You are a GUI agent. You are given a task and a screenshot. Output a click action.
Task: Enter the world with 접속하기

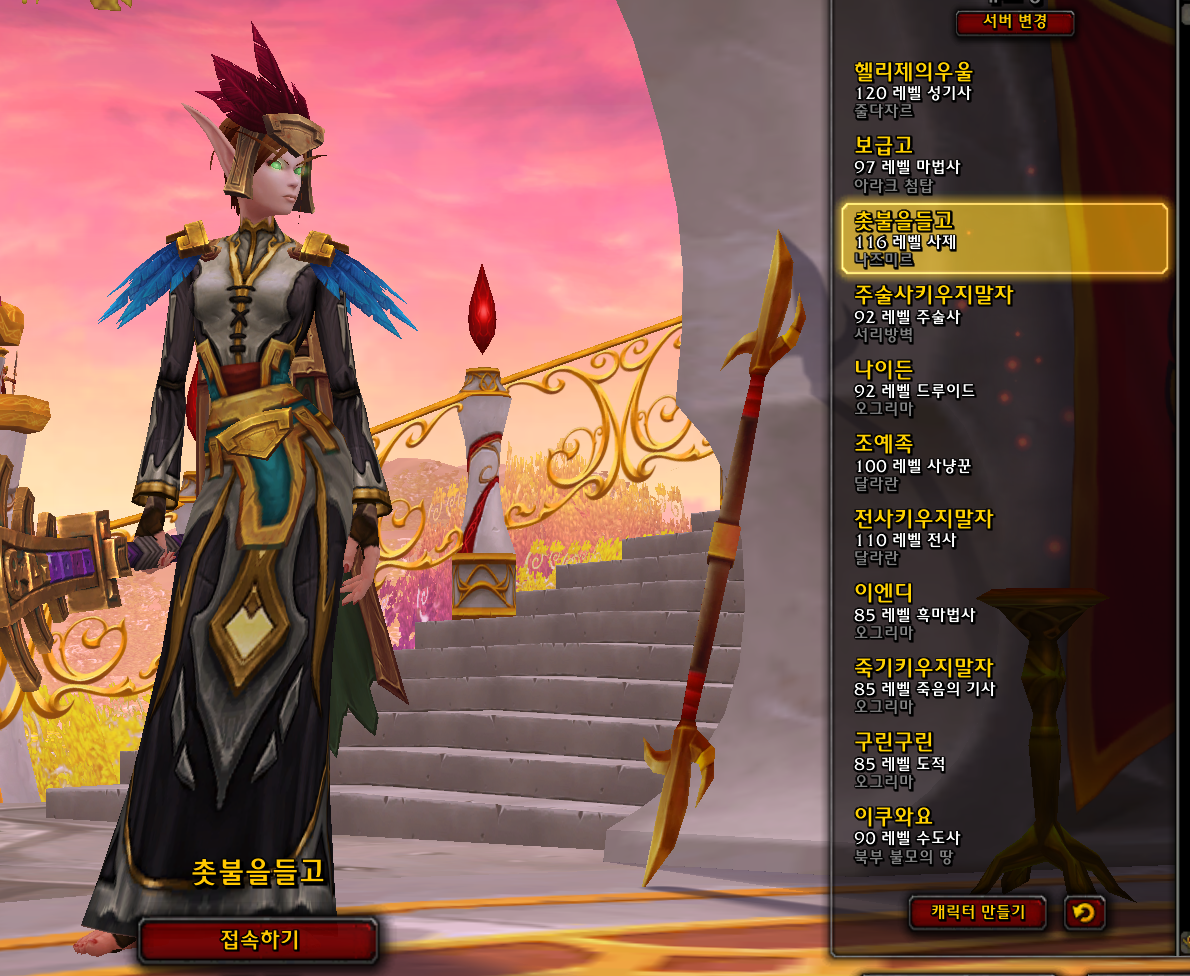tap(259, 939)
